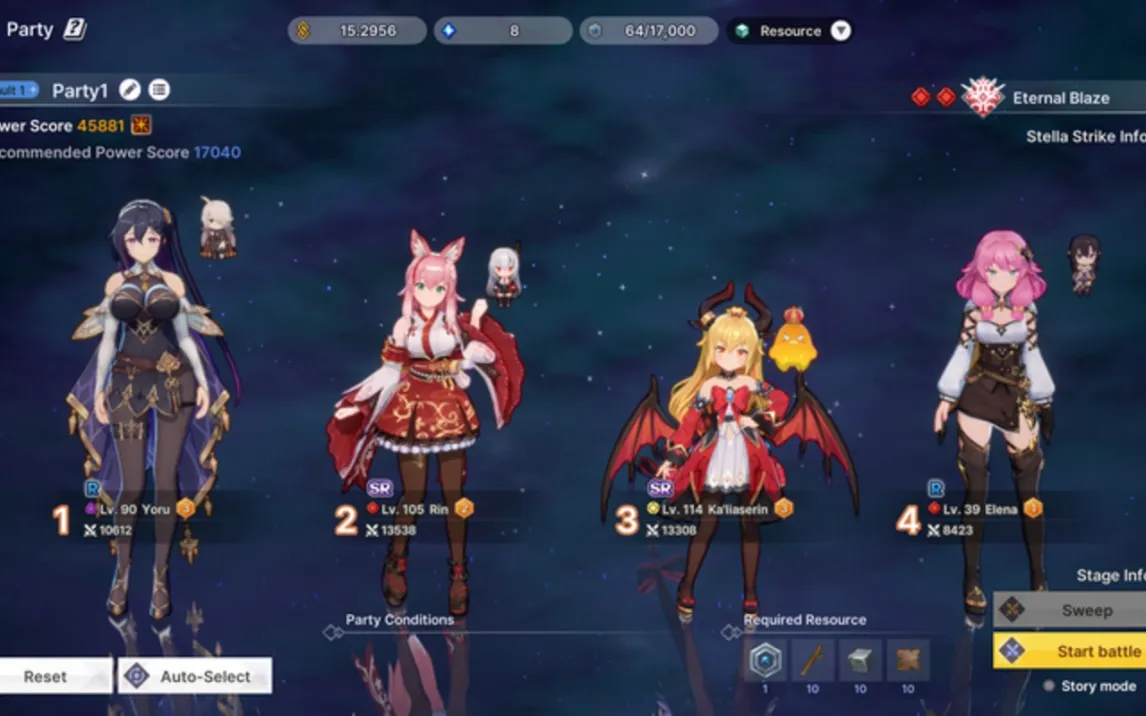
Task: Inspect the wooden stick required resource
Action: pyautogui.click(x=812, y=660)
